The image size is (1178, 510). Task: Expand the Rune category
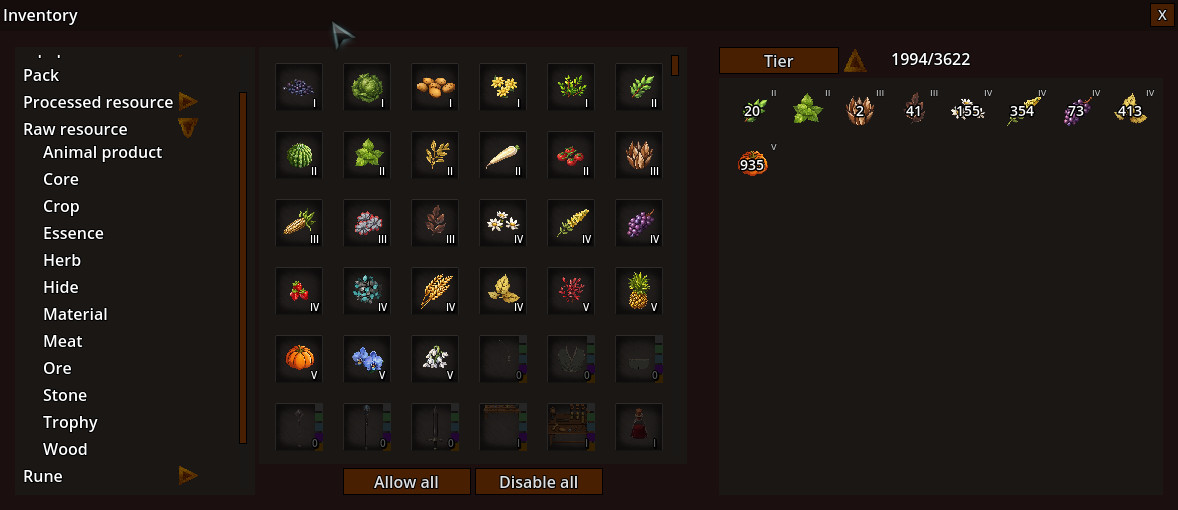(x=188, y=476)
